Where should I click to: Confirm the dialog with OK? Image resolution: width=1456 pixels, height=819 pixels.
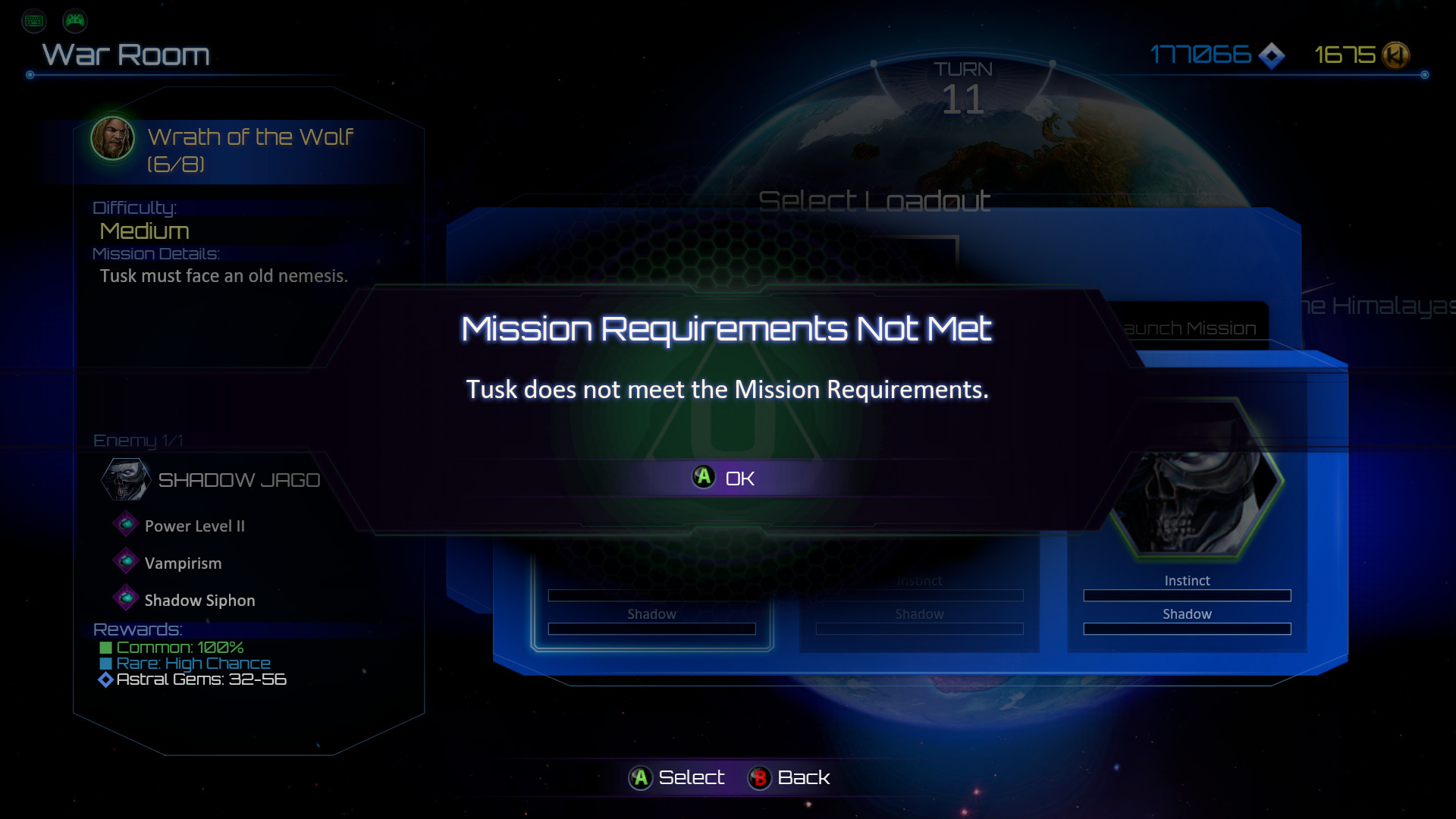(724, 479)
